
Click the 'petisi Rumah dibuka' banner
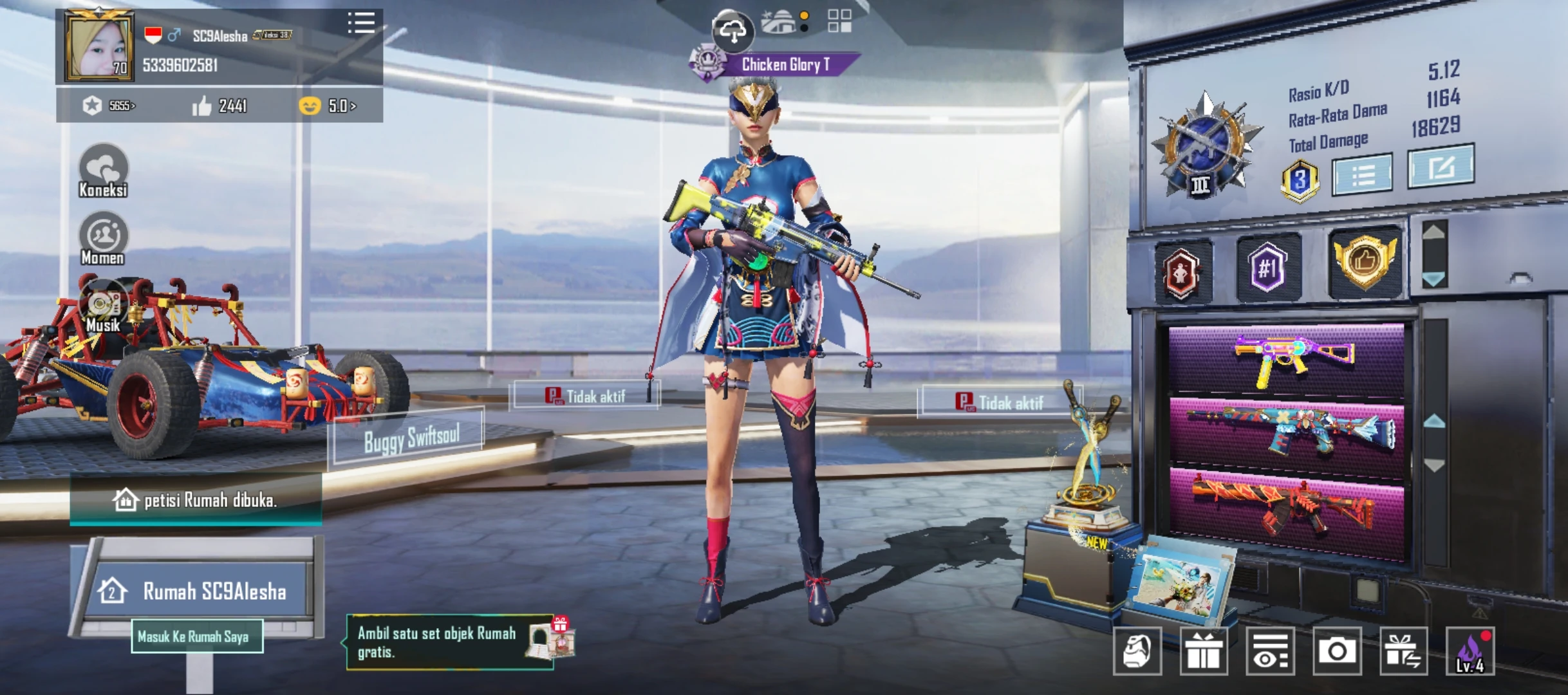196,500
